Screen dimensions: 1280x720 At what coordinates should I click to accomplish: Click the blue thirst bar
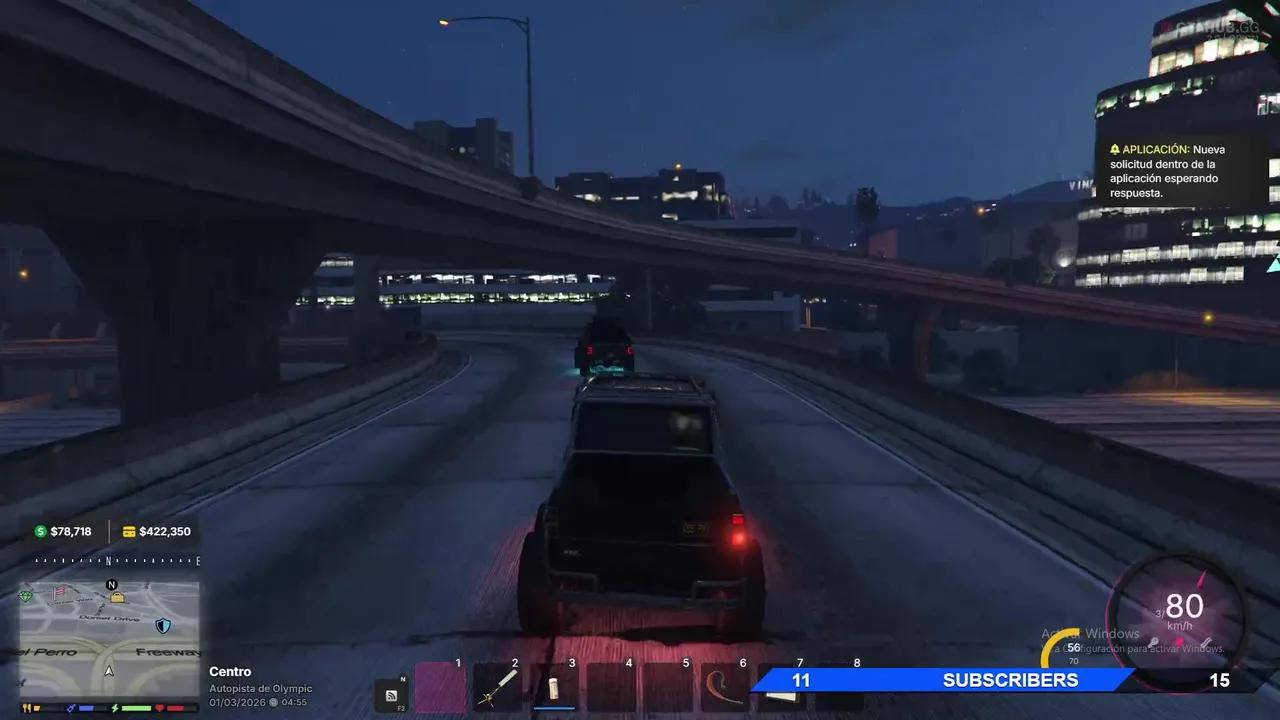click(86, 707)
